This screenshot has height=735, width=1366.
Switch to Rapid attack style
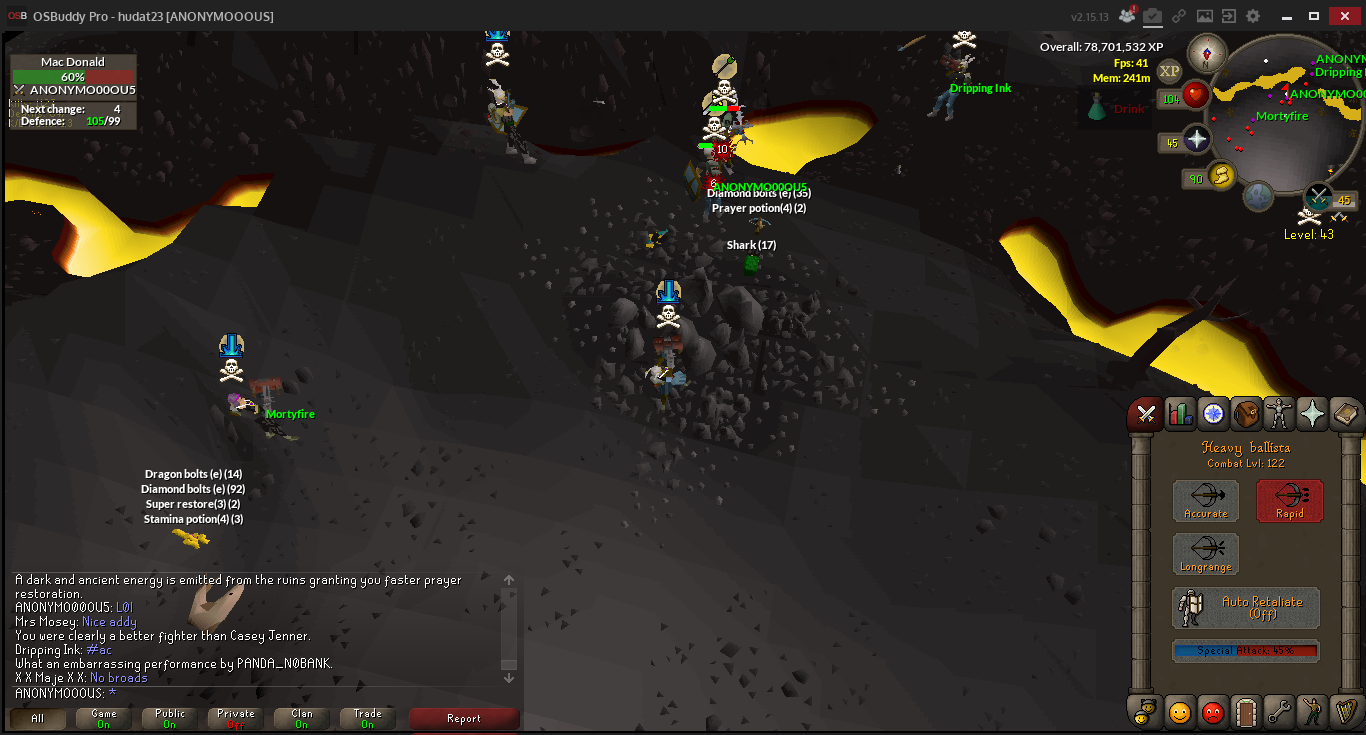coord(1289,501)
